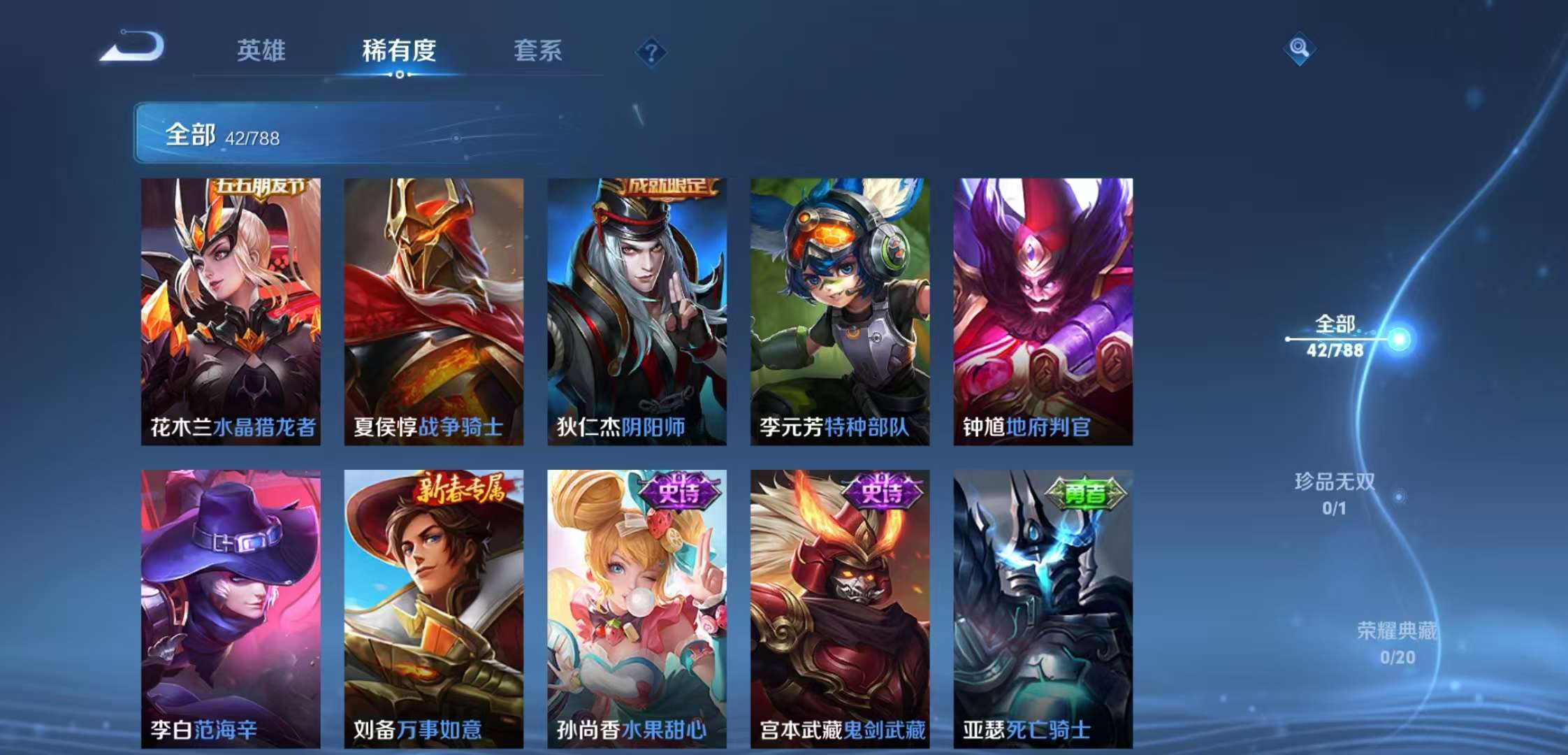1568x755 pixels.
Task: Select the 稀有度 tab
Action: pos(398,52)
